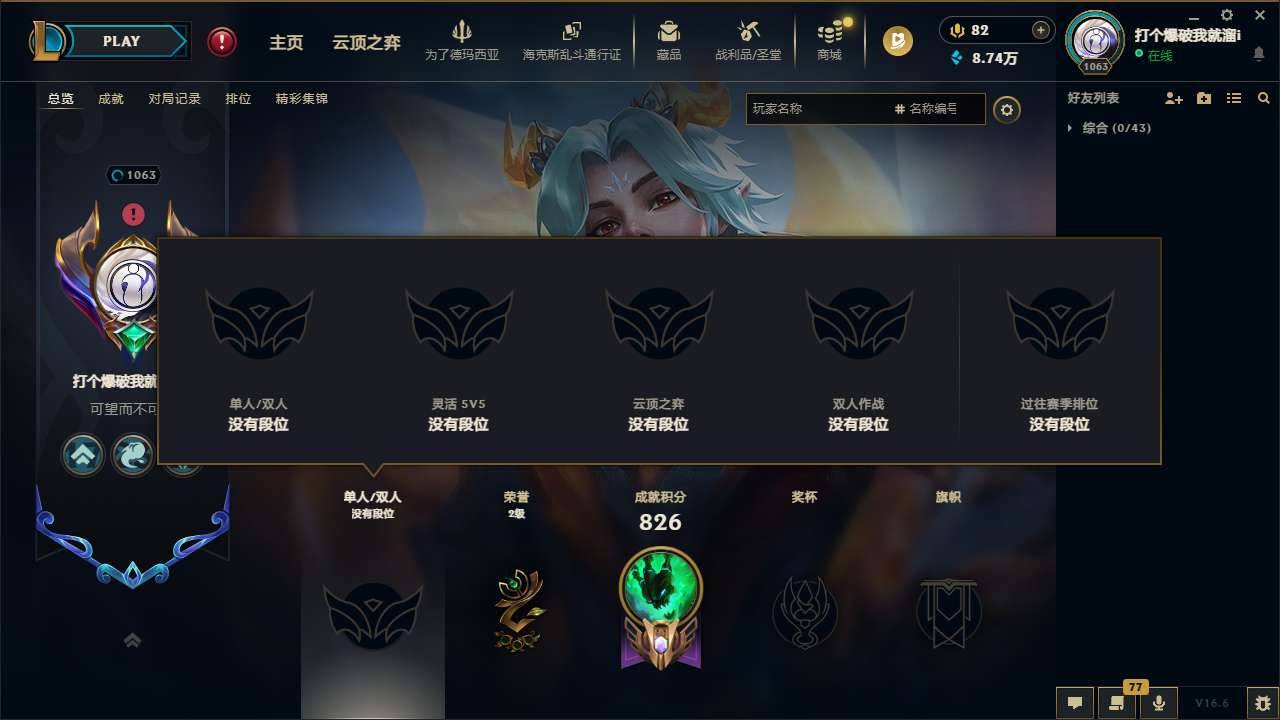
Task: Open friend list display options
Action: coord(1233,98)
